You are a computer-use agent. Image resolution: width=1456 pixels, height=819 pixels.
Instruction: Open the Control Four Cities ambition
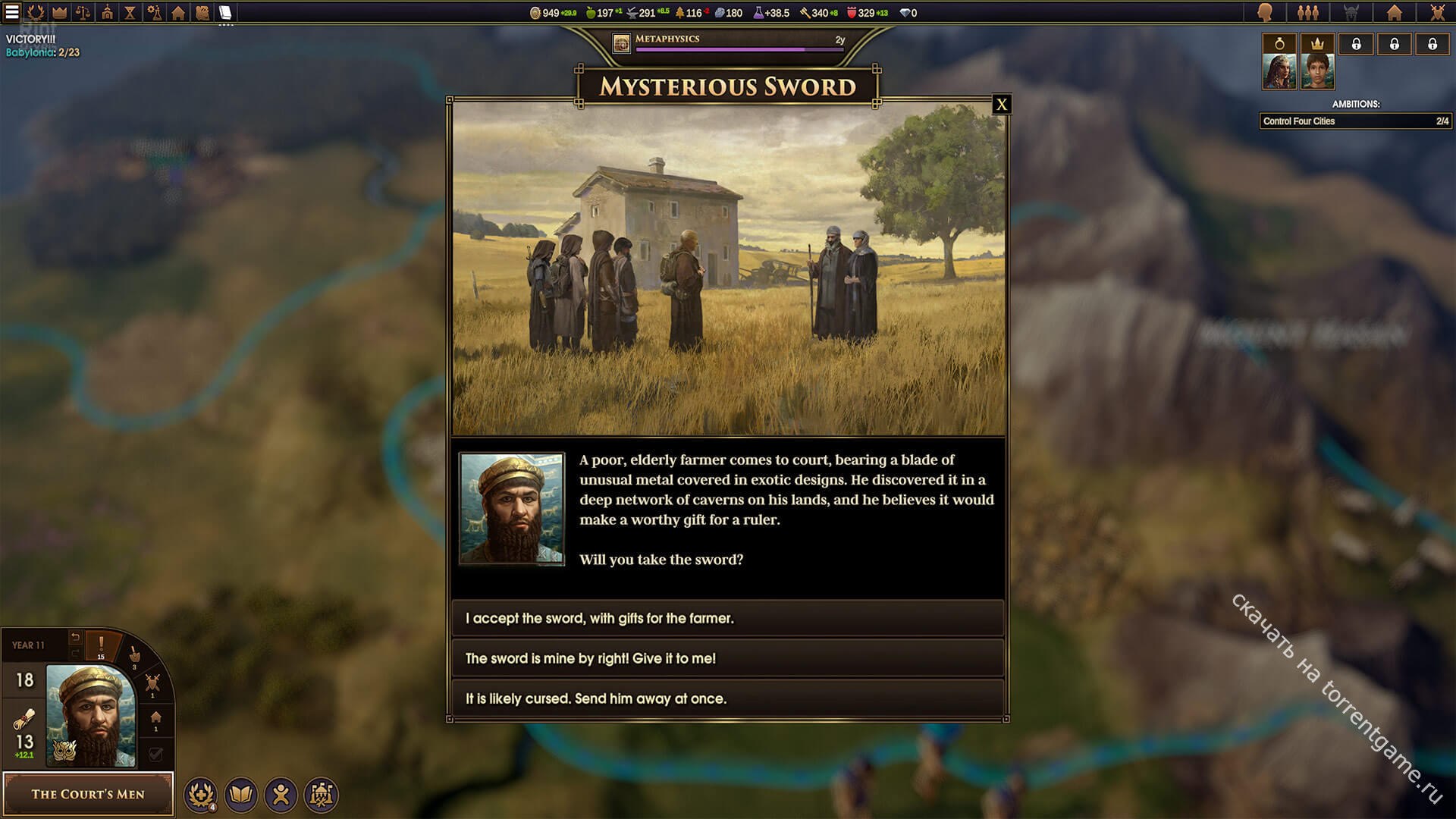tap(1355, 121)
